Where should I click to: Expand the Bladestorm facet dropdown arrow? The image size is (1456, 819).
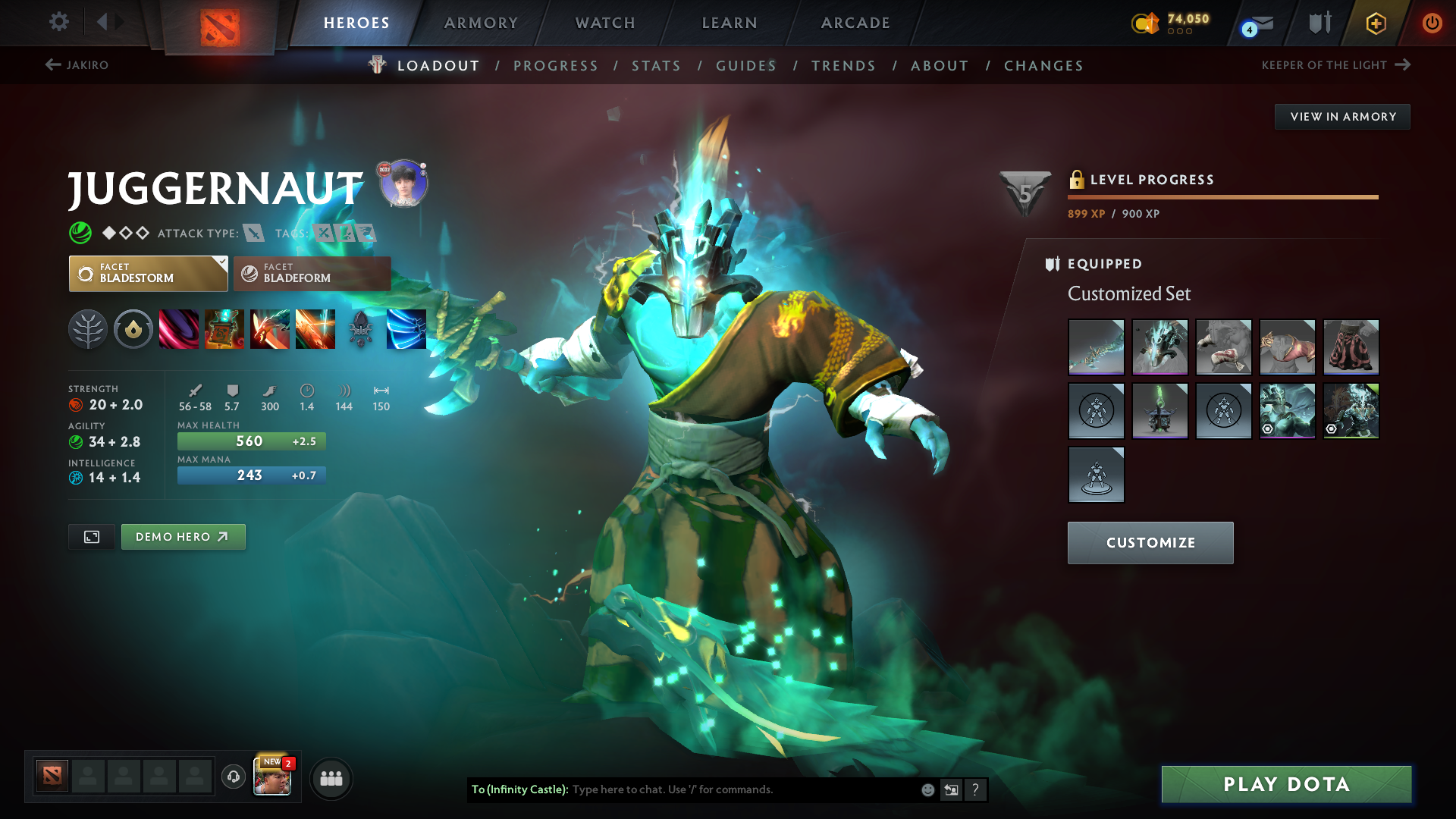(x=221, y=261)
